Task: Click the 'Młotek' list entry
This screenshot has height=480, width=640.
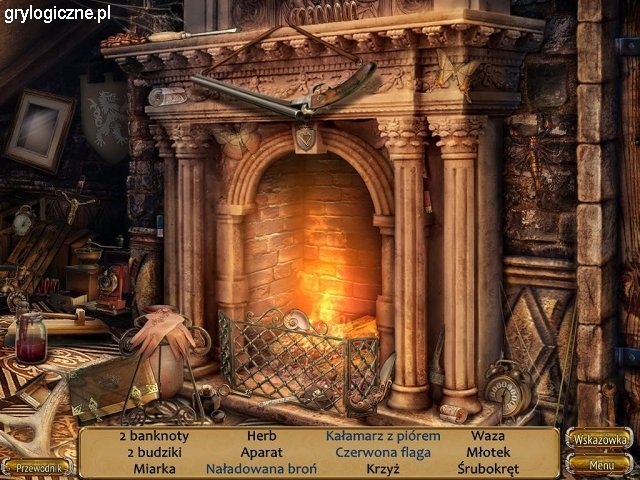Action: 487,452
